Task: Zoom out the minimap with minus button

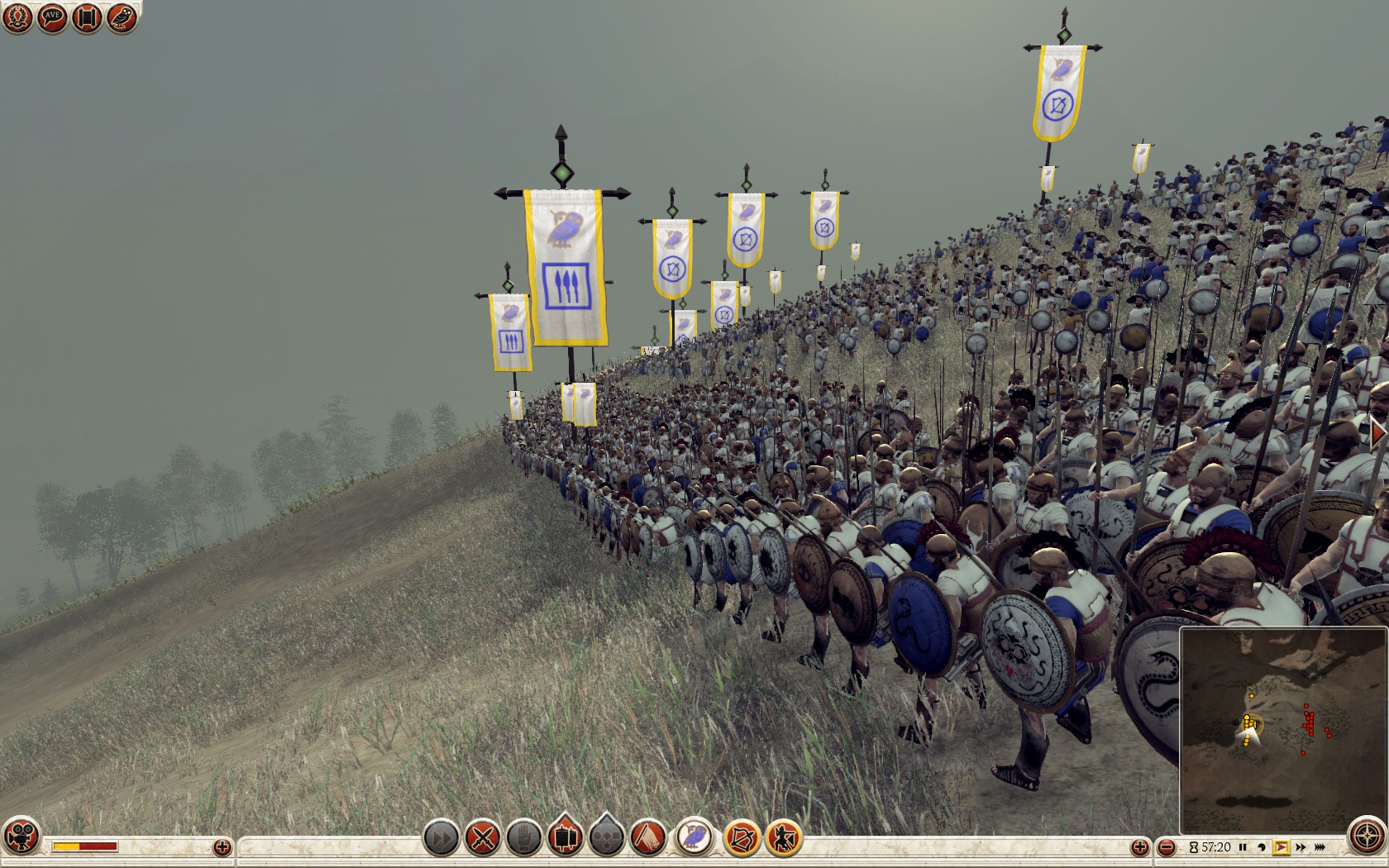Action: click(x=1166, y=847)
